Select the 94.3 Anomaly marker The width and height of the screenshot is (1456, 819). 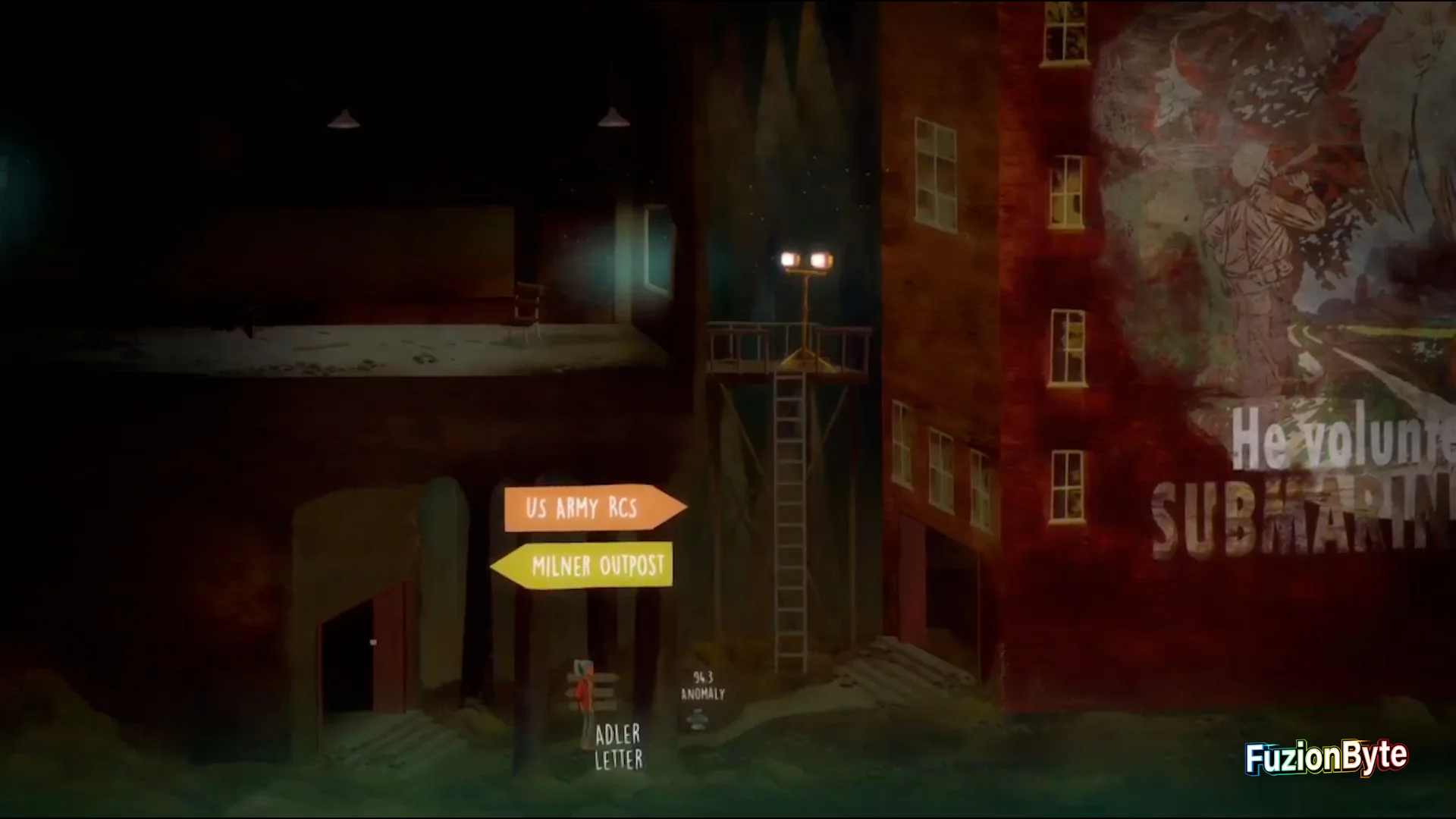click(x=701, y=686)
